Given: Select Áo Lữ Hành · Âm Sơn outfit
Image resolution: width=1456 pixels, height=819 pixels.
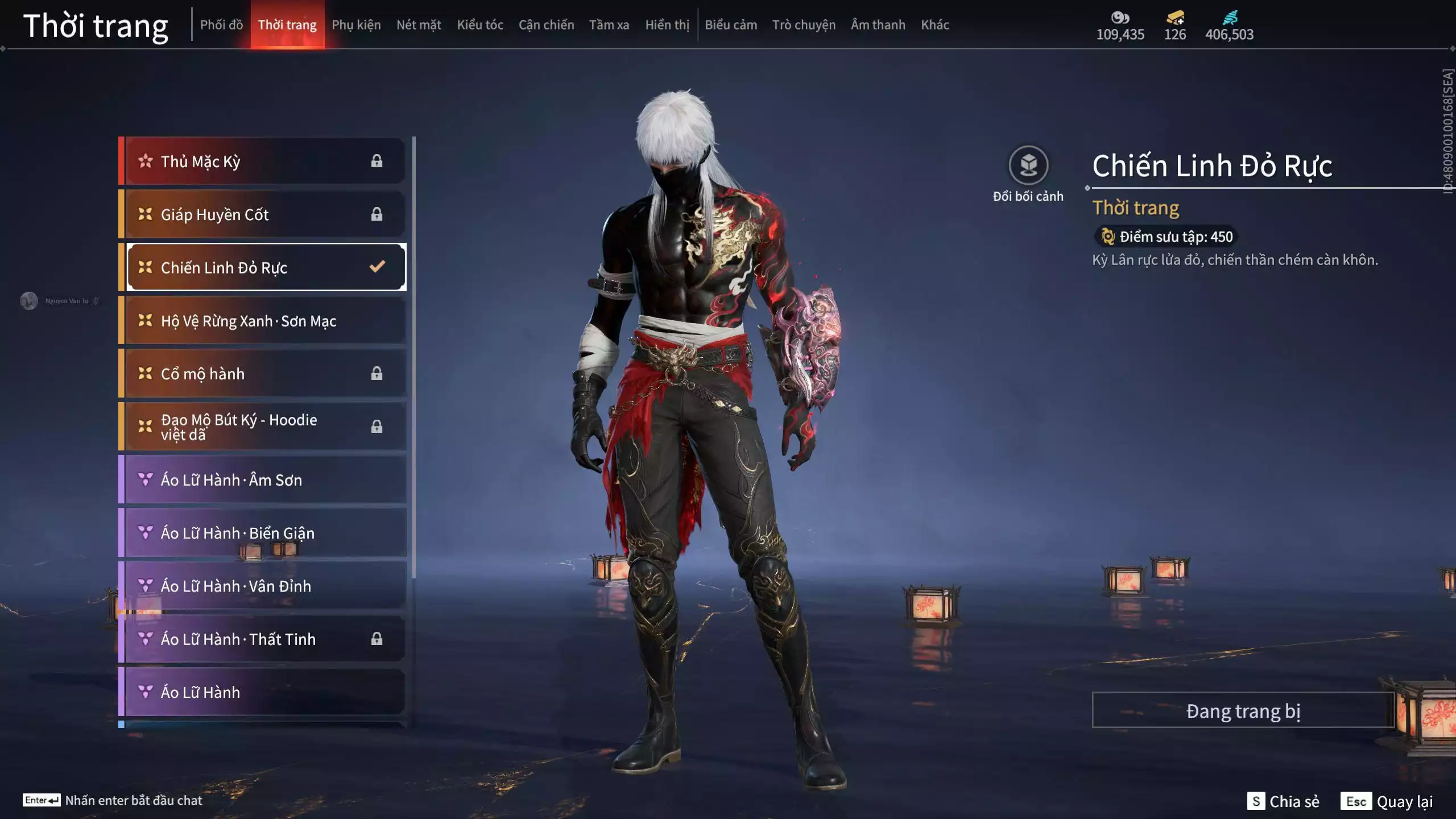Looking at the screenshot, I should [x=264, y=480].
